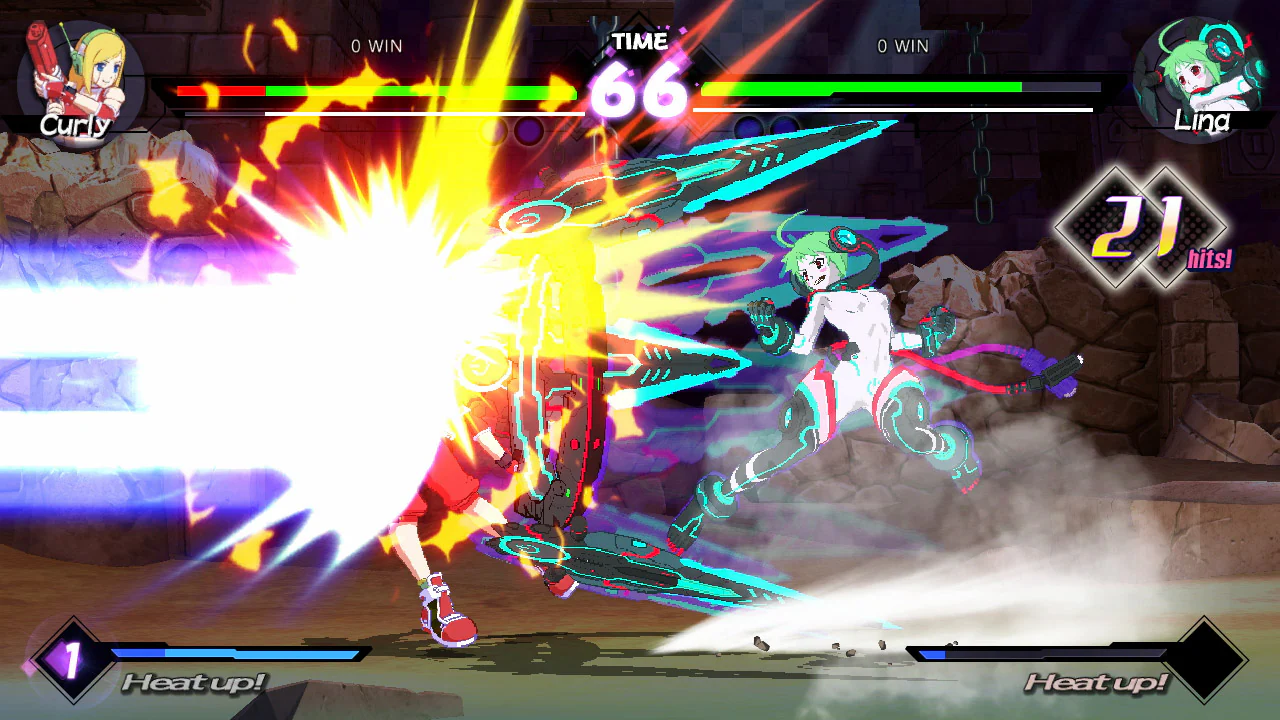The width and height of the screenshot is (1280, 720).
Task: Expand Lina's Heat up gauge panel
Action: tap(1095, 682)
